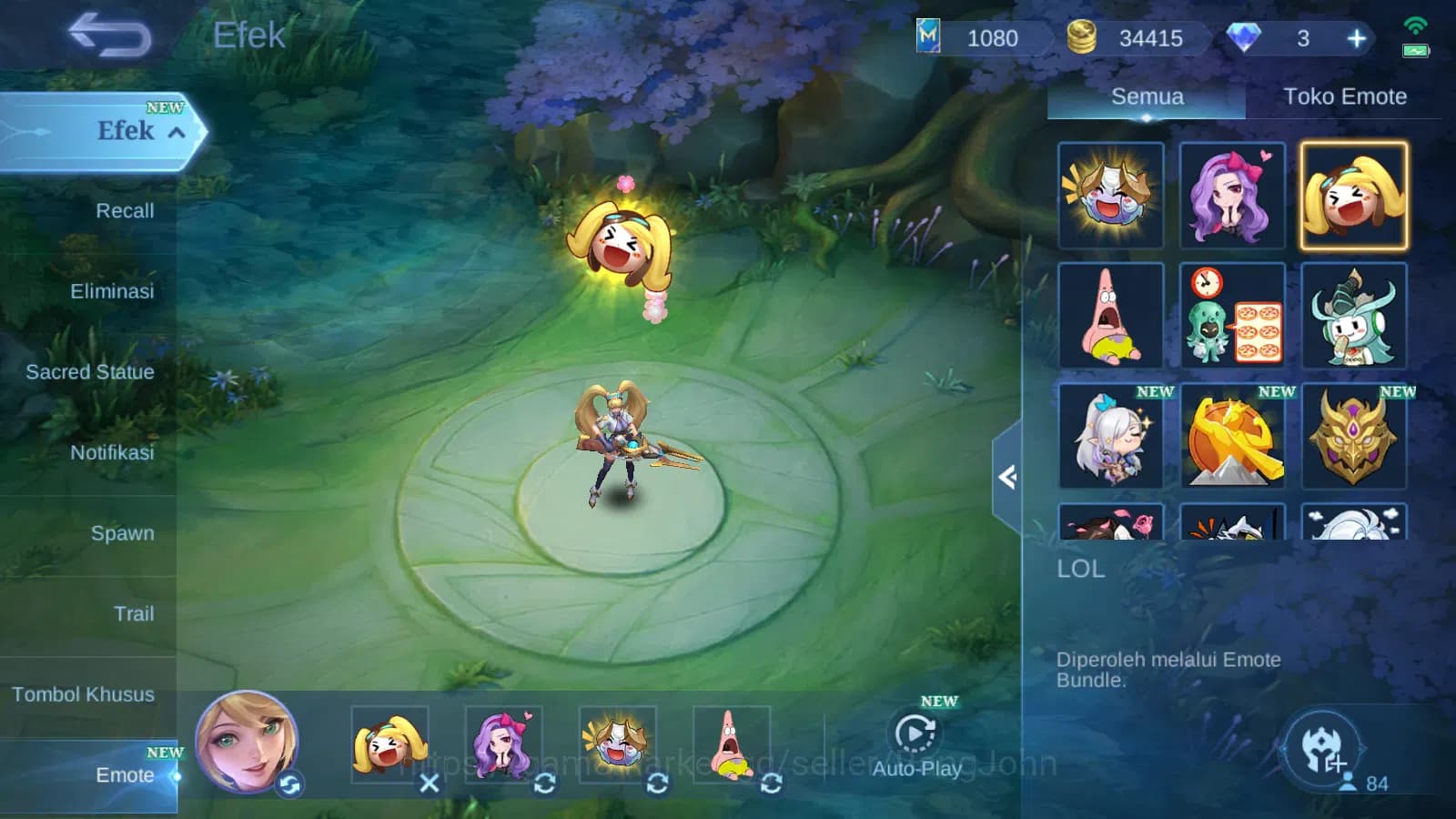Select the gold-framed LOL emote thumbnail
The width and height of the screenshot is (1456, 819).
pyautogui.click(x=1354, y=195)
